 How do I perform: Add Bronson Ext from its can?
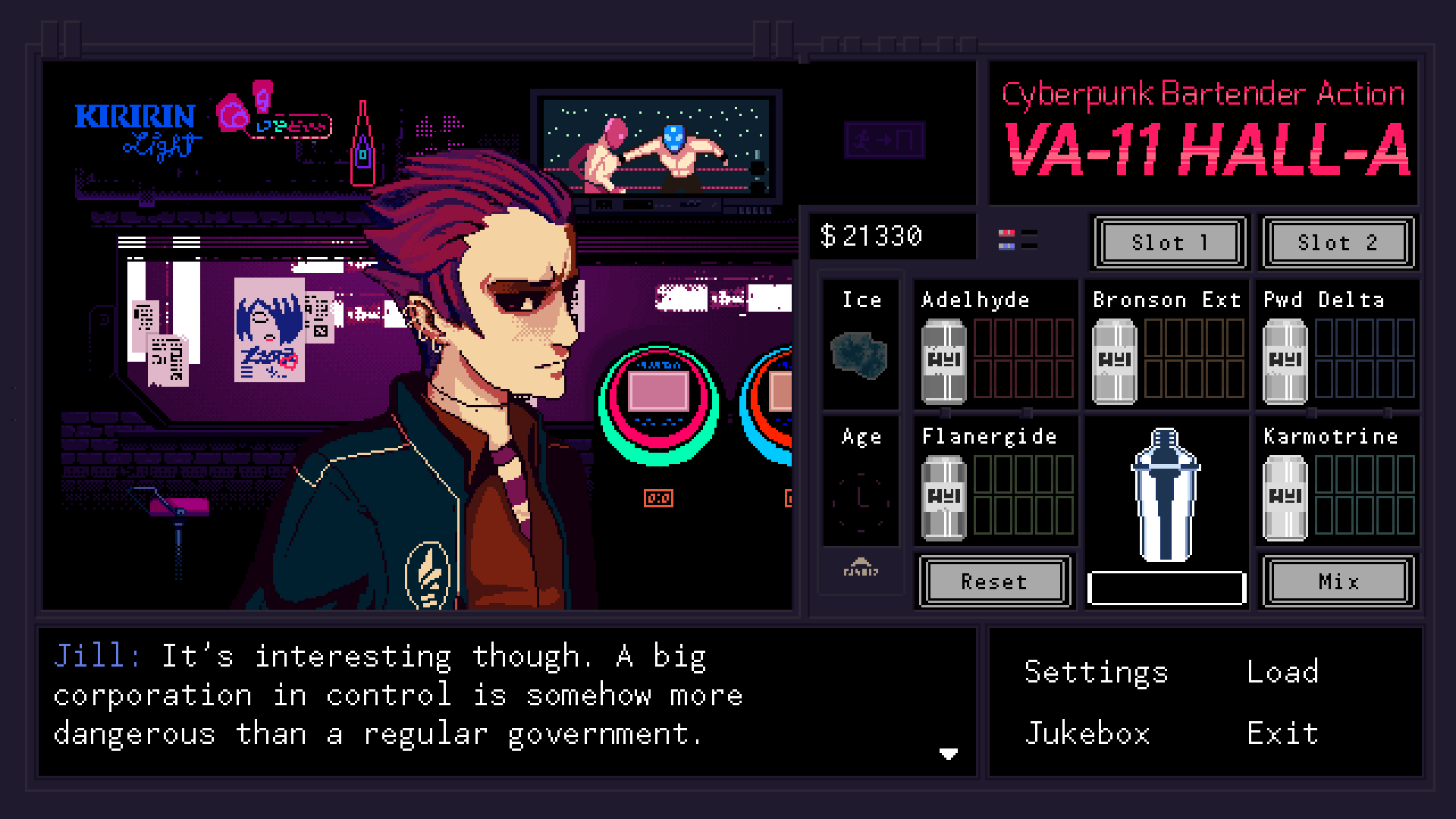click(x=1114, y=361)
